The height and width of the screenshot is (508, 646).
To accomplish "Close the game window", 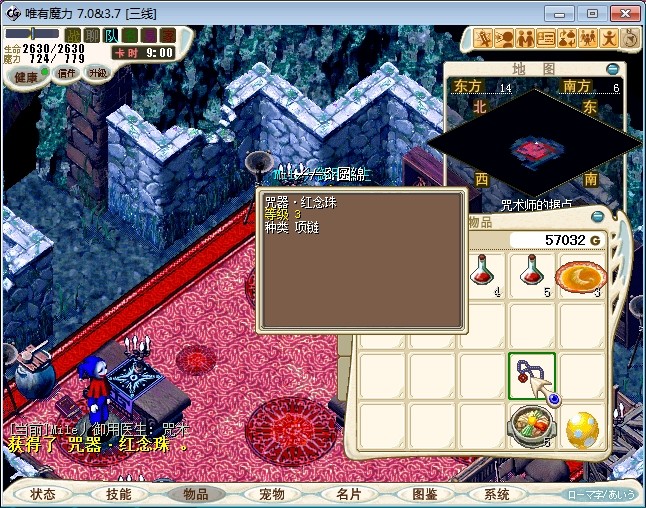I will point(623,13).
